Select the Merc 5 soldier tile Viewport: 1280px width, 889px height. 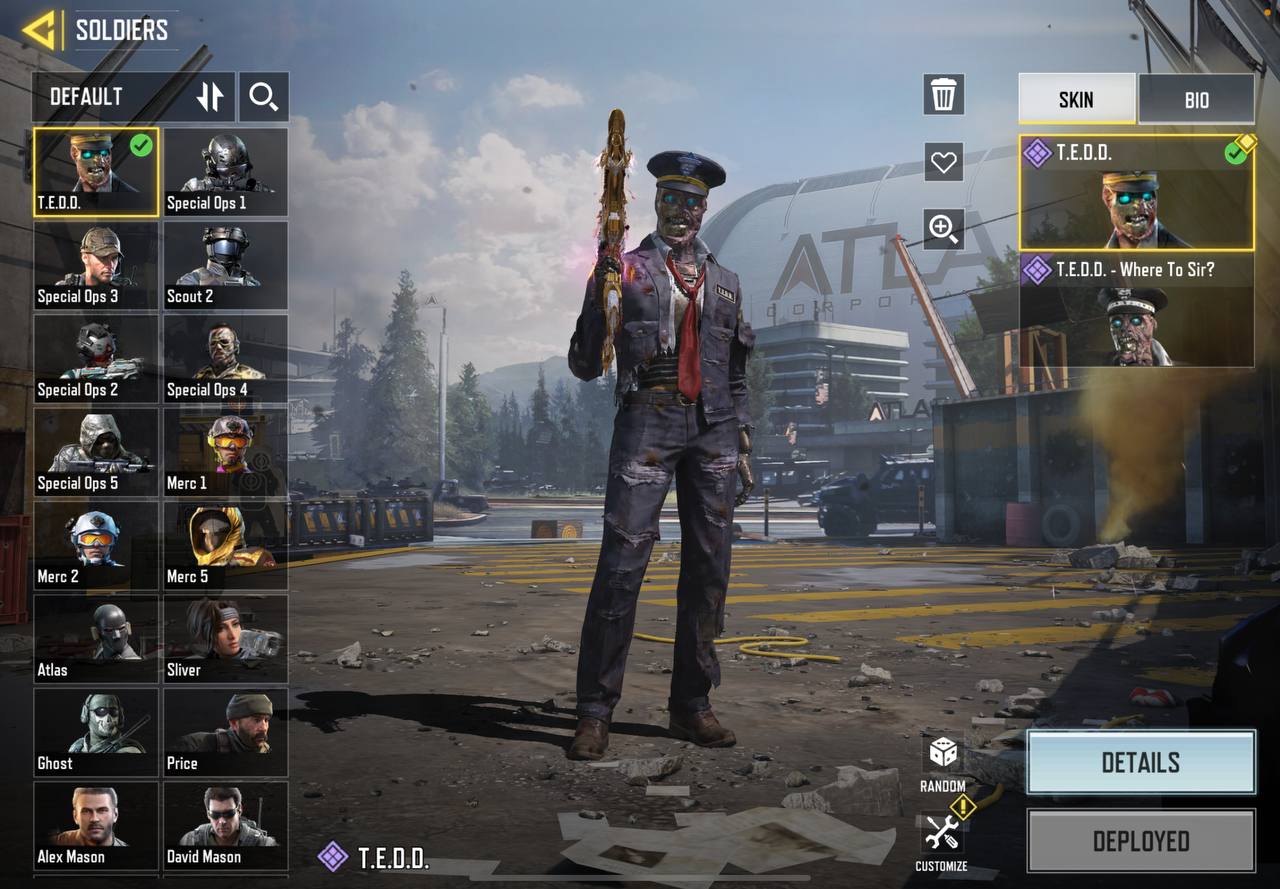pos(225,545)
